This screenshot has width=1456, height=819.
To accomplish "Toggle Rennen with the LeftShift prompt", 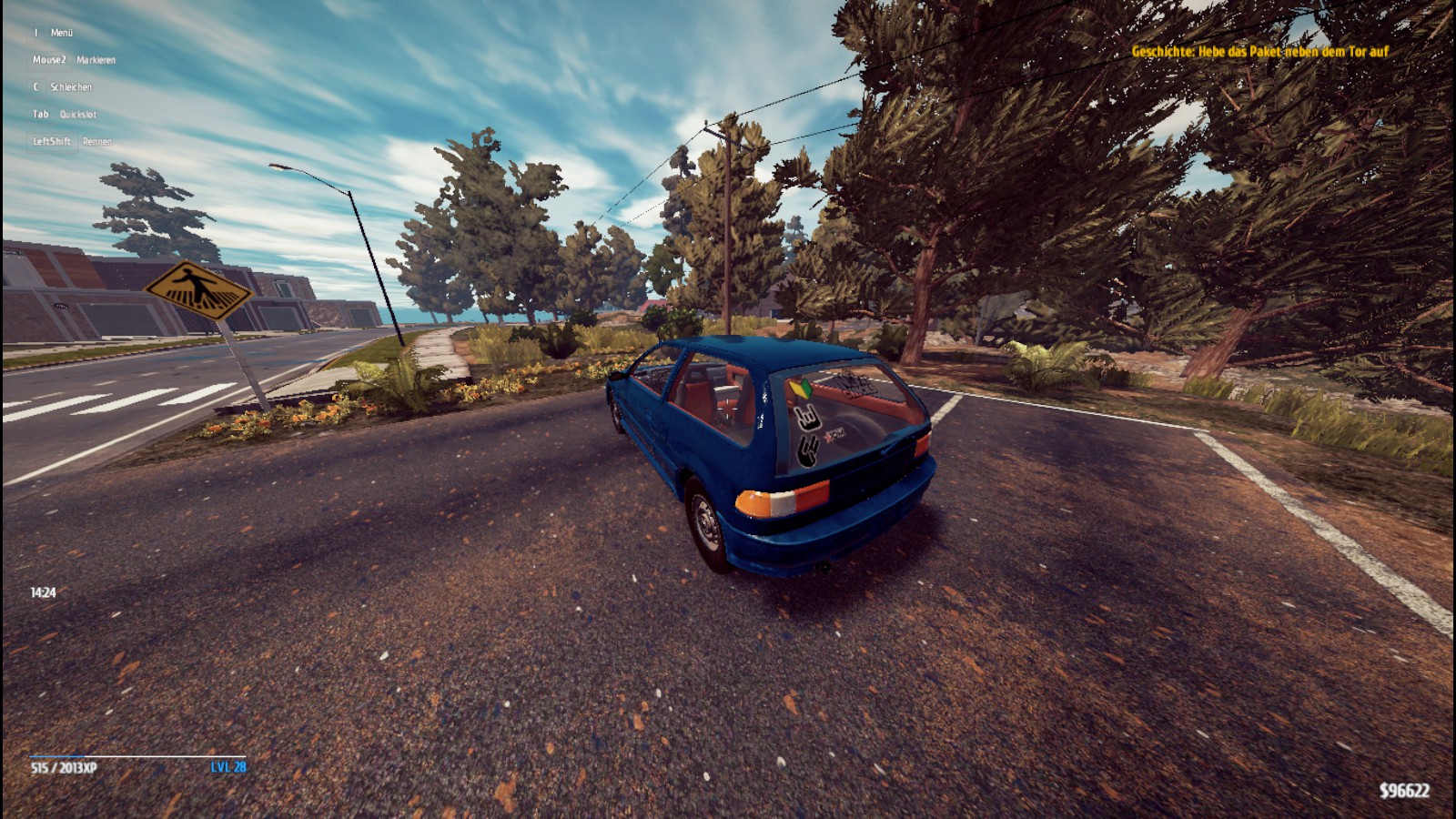I will click(x=71, y=142).
